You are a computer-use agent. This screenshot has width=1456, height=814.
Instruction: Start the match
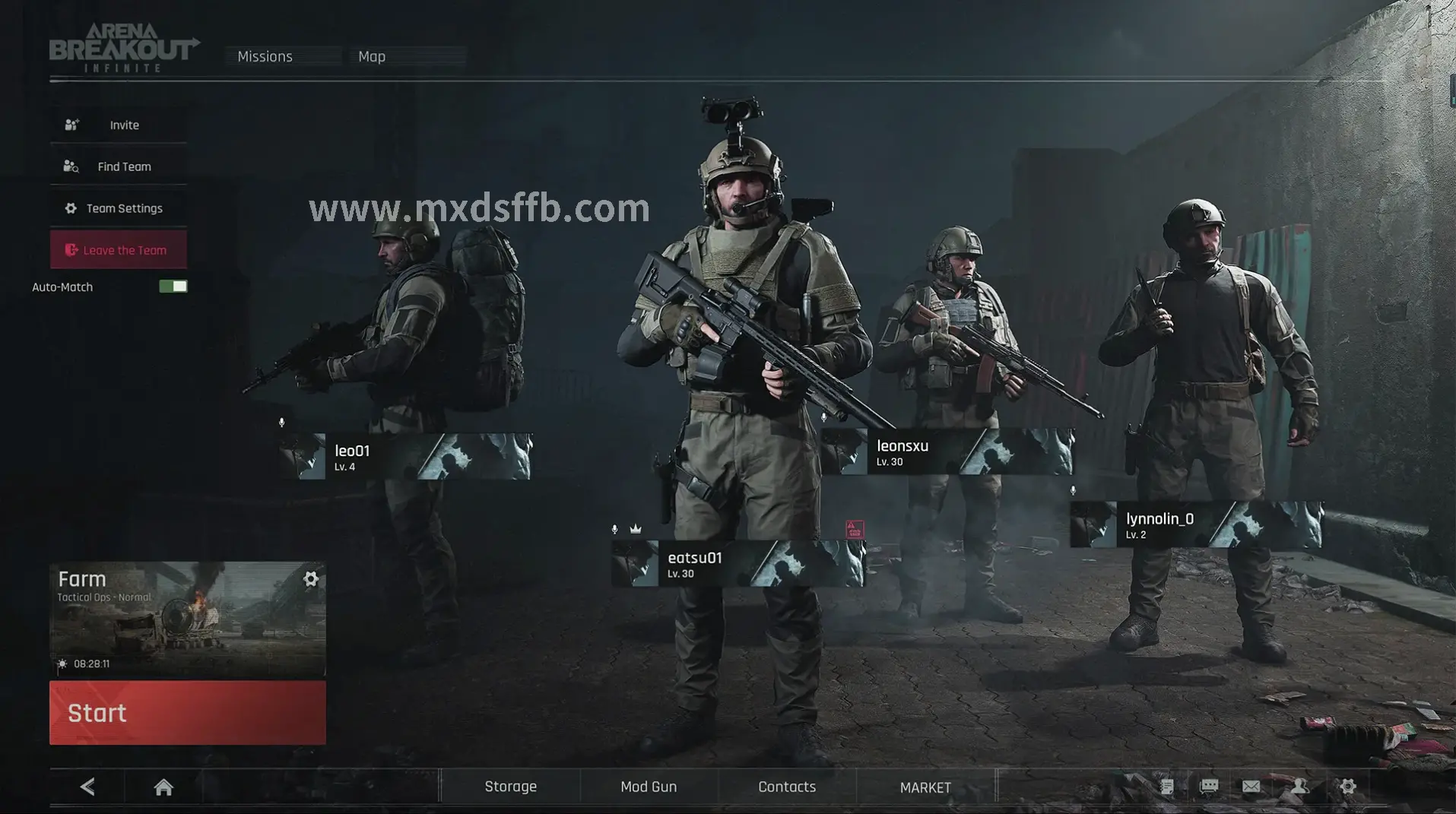click(187, 713)
